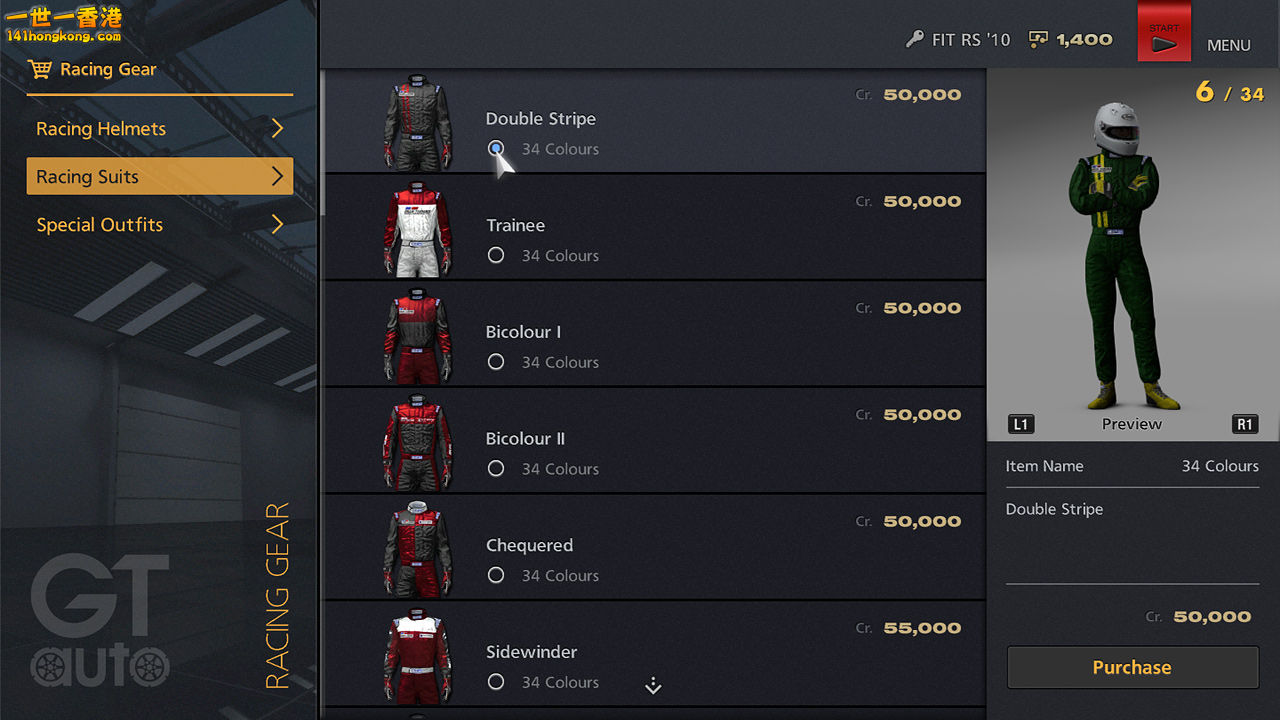Viewport: 1280px width, 720px height.
Task: Click the Racing Gear shopping cart icon
Action: point(40,68)
